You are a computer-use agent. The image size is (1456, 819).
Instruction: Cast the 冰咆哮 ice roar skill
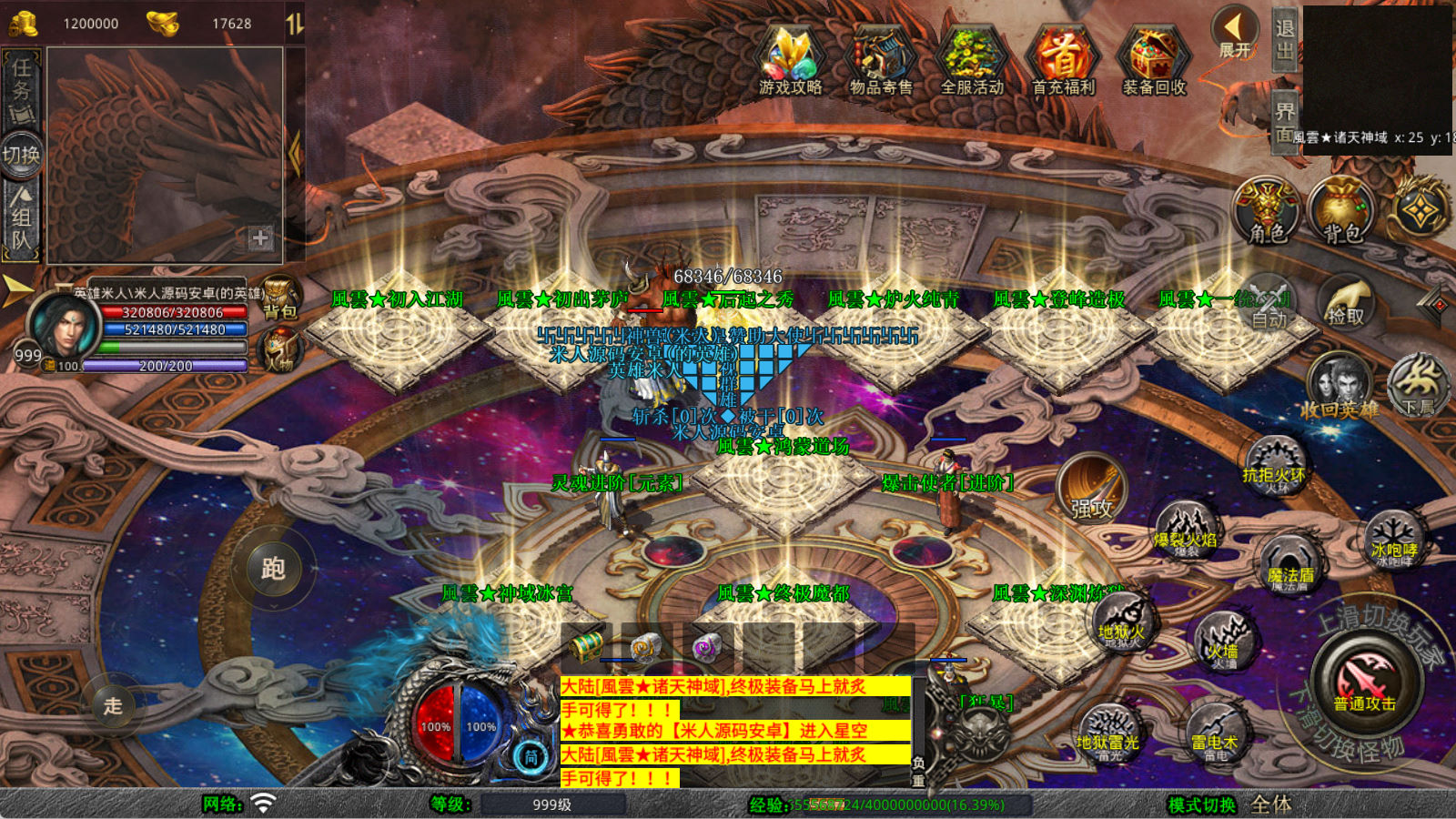click(x=1393, y=539)
